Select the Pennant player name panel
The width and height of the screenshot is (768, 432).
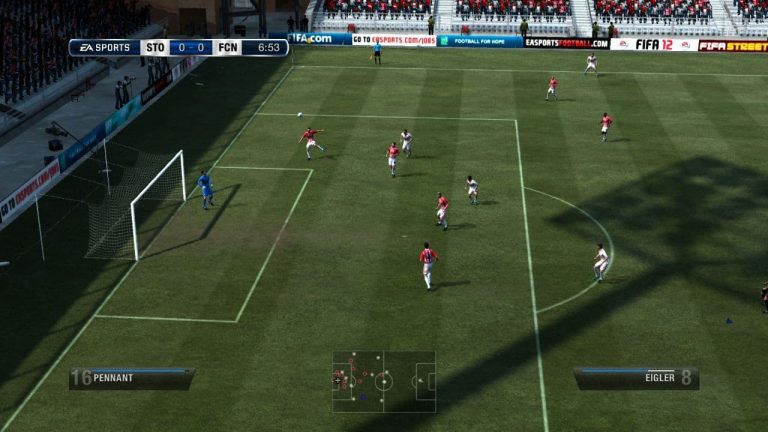[x=132, y=379]
